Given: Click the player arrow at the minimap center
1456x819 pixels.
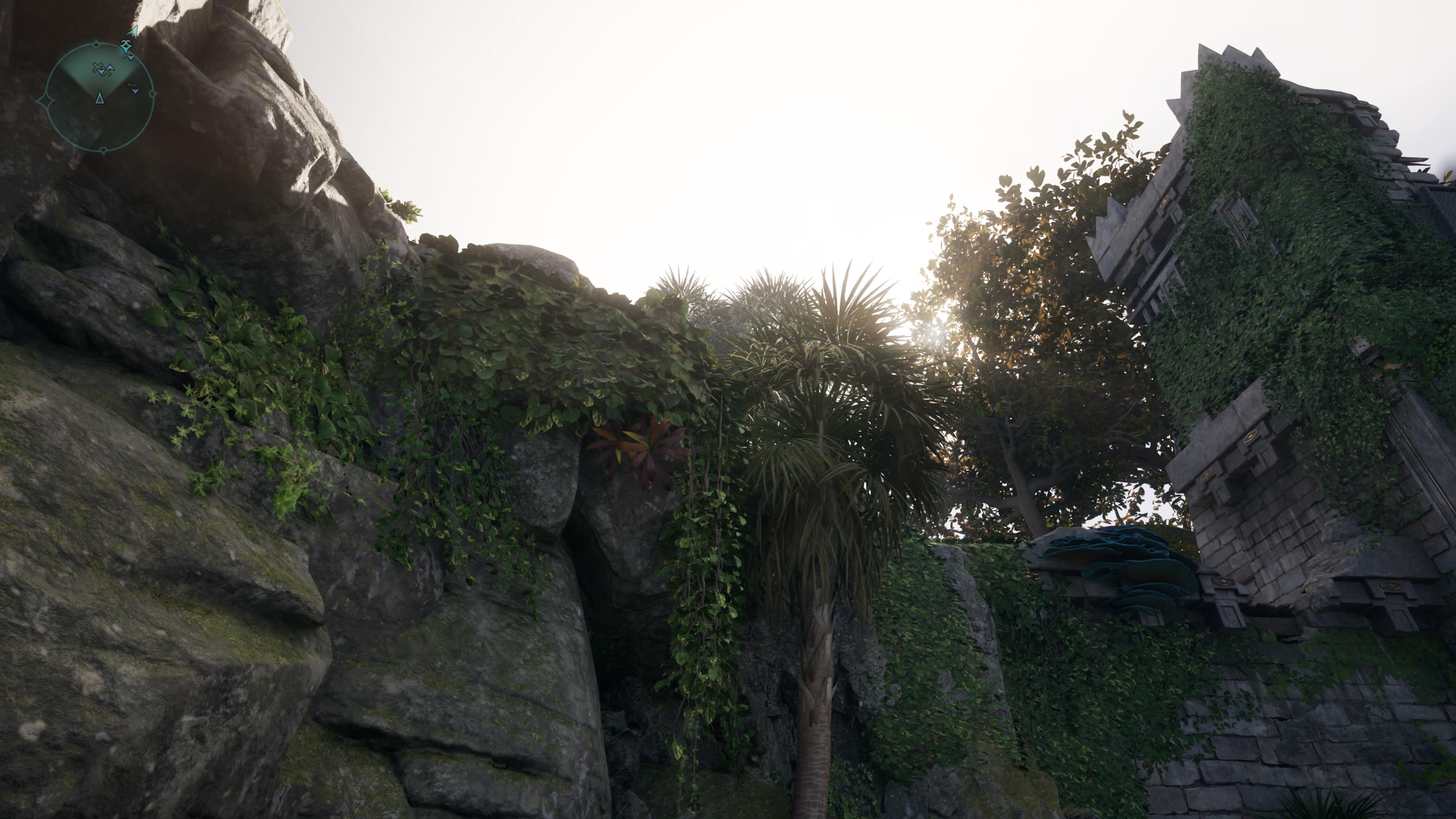Looking at the screenshot, I should 99,98.
